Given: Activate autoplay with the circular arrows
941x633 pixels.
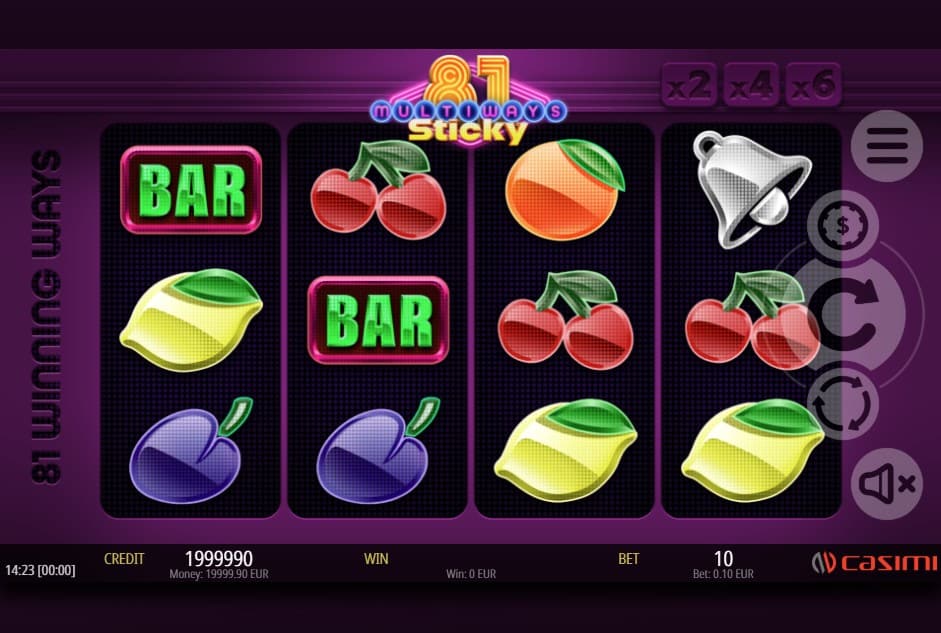Looking at the screenshot, I should [843, 402].
